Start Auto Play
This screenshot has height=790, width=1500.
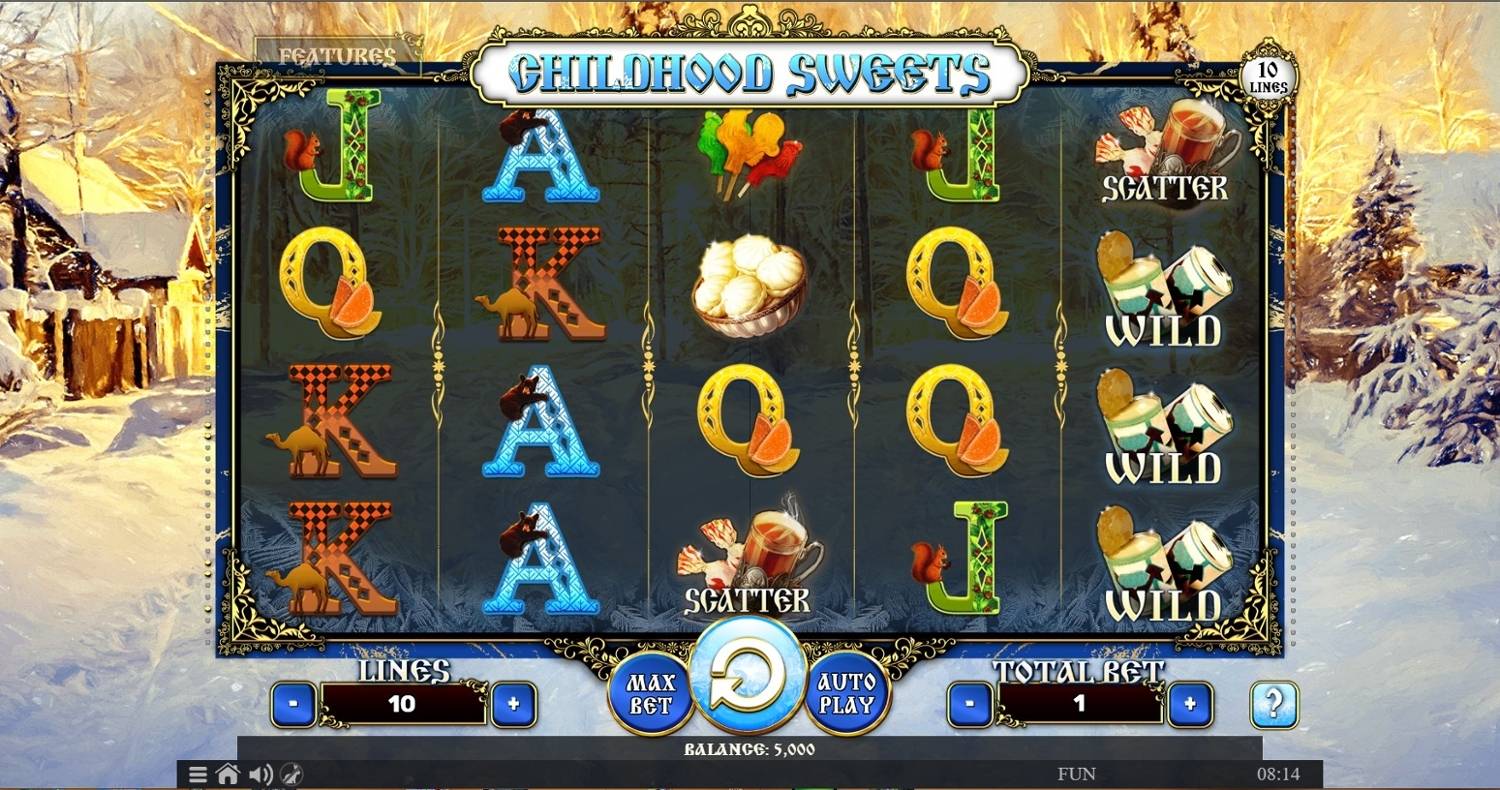(847, 694)
